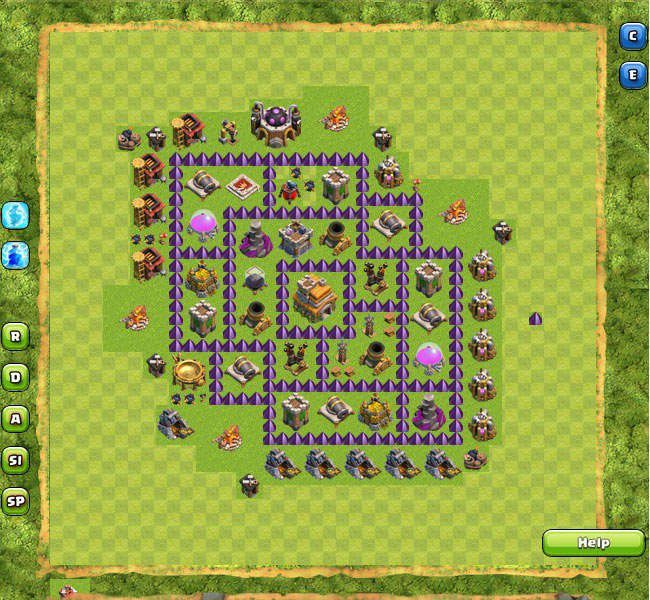
Task: Click the blue E button
Action: (632, 75)
